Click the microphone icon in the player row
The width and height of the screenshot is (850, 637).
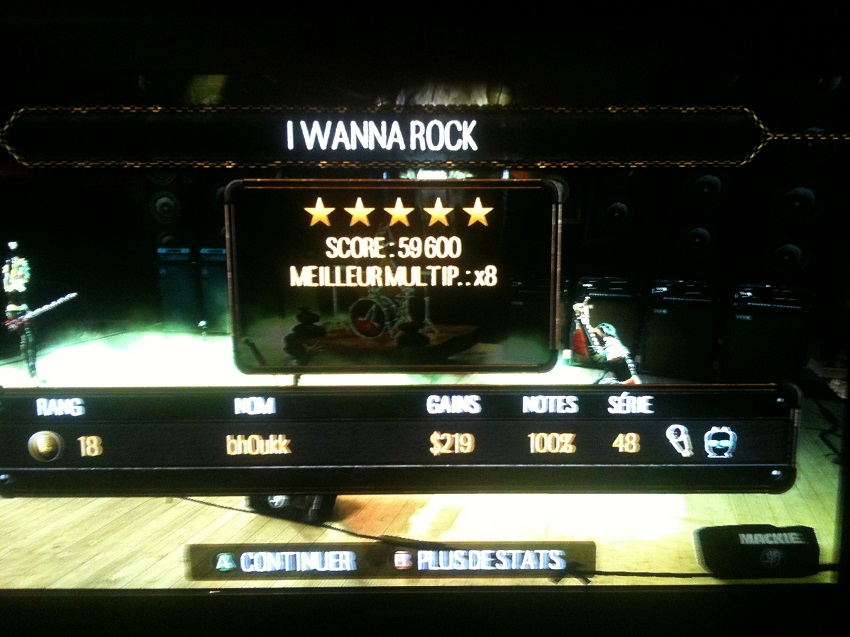pyautogui.click(x=679, y=442)
